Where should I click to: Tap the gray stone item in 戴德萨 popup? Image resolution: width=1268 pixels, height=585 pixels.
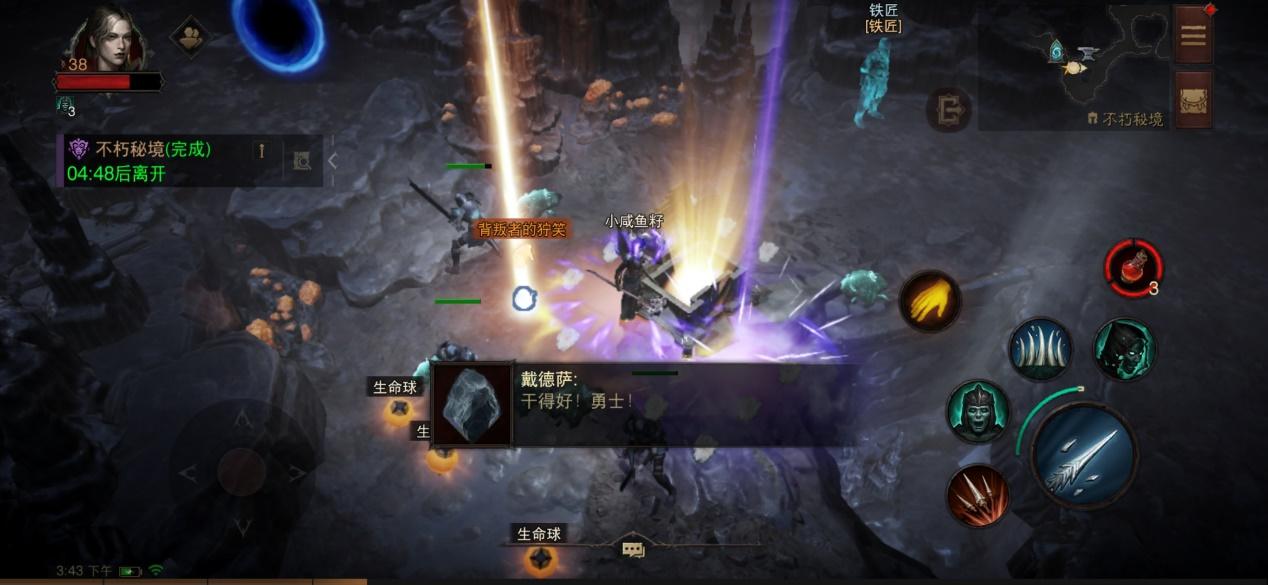(x=471, y=405)
